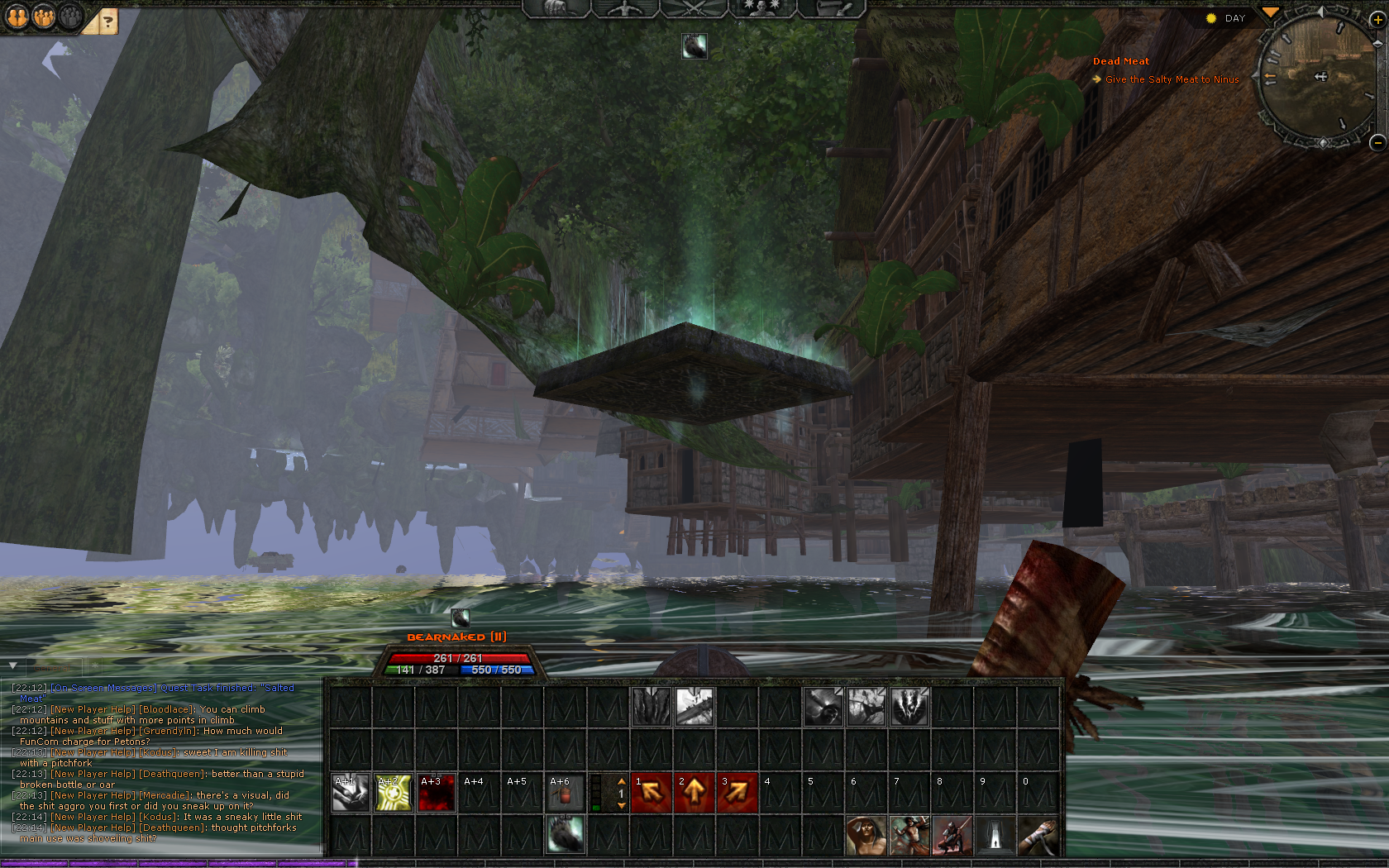Use the bandaged arm ability icon

tap(1038, 835)
